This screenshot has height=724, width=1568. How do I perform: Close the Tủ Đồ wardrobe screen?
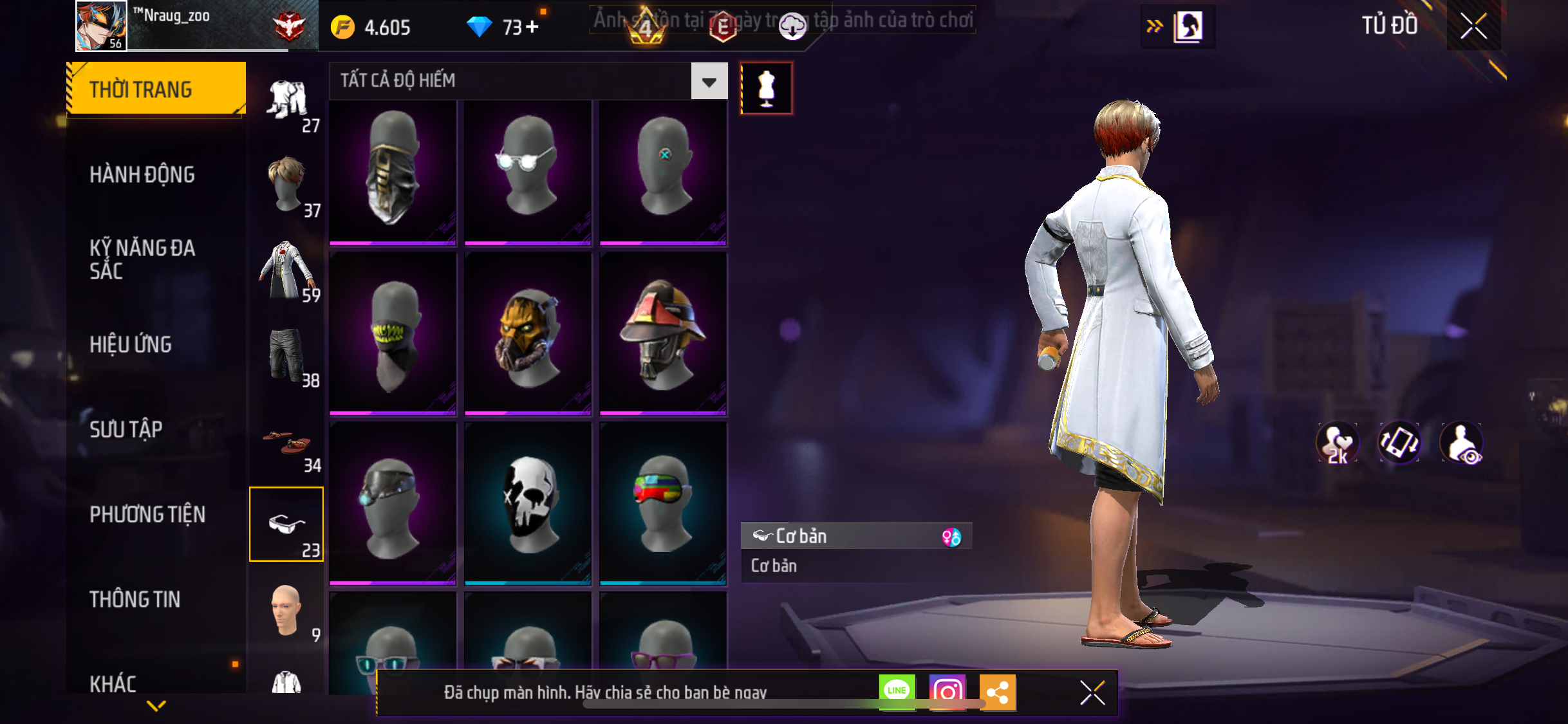pos(1473,26)
